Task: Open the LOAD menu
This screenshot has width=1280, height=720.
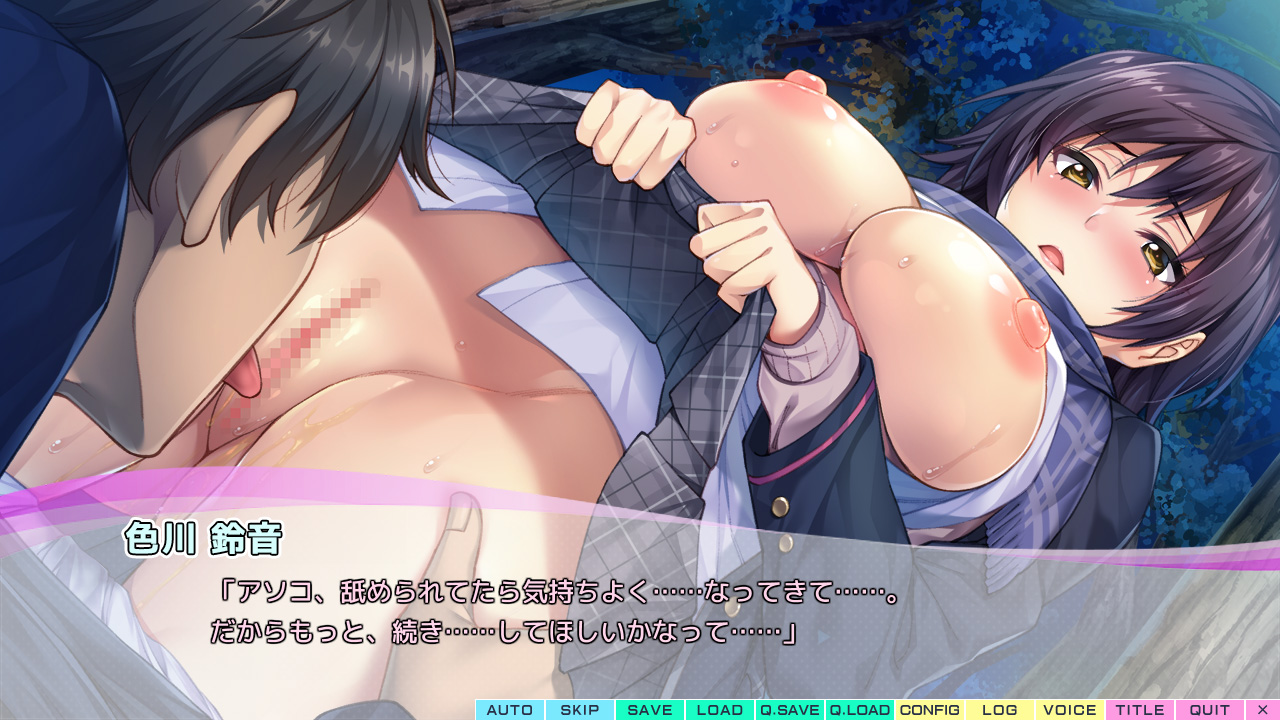Action: (x=720, y=710)
